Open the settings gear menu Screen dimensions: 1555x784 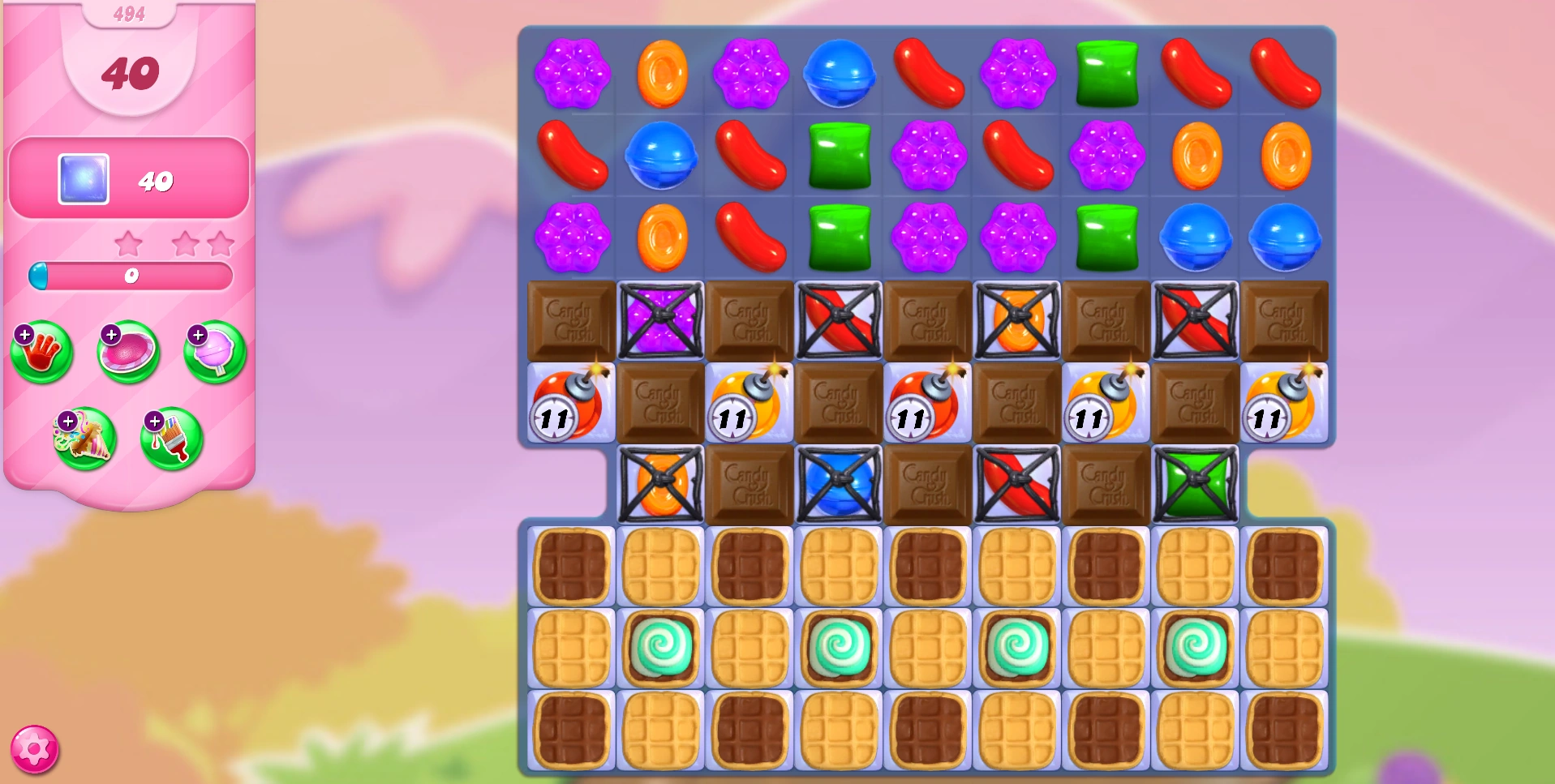[x=36, y=748]
